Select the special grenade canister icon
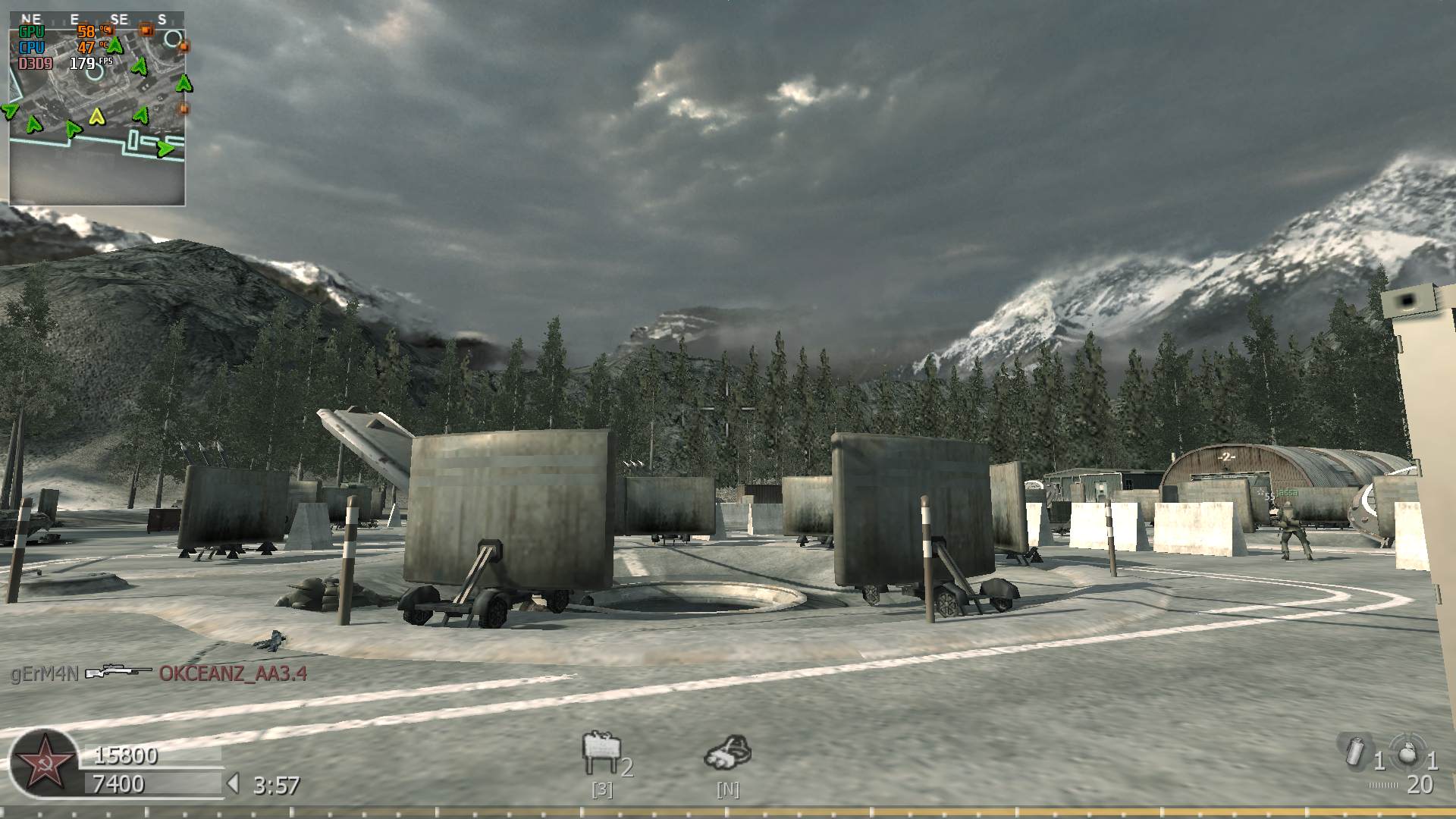The height and width of the screenshot is (819, 1456). (x=1353, y=752)
